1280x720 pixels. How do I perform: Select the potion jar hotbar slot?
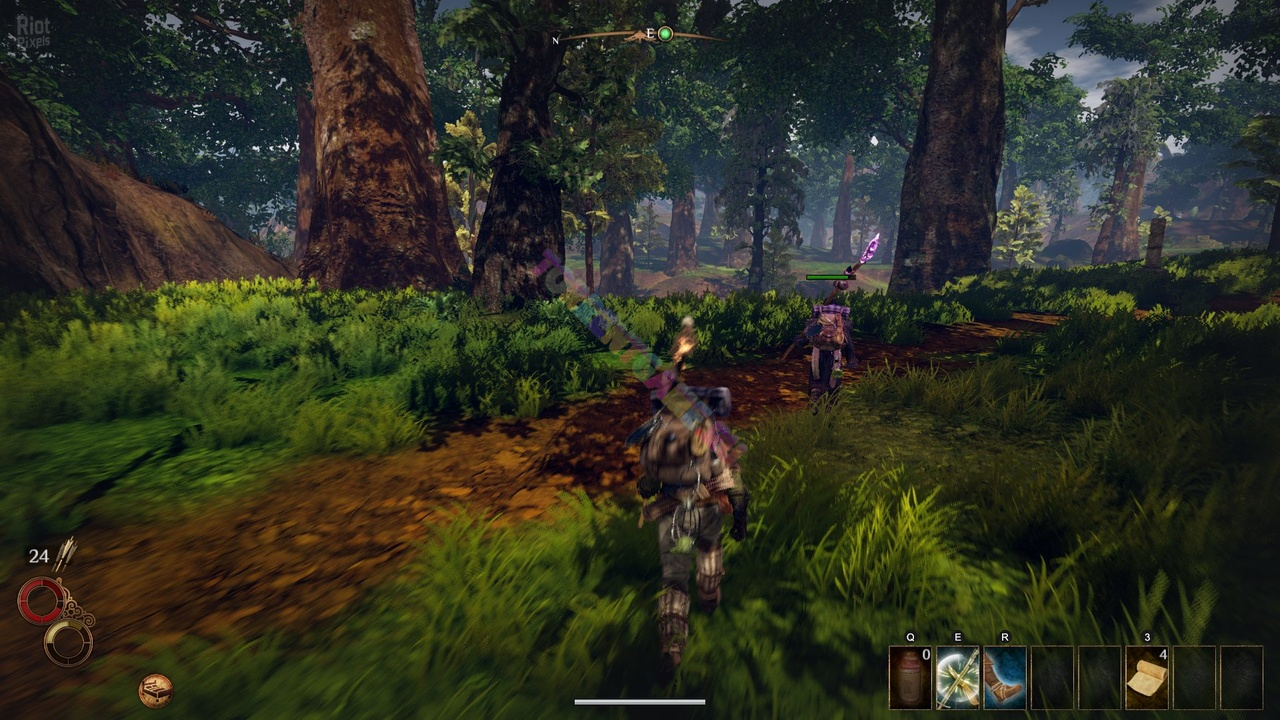(x=910, y=678)
